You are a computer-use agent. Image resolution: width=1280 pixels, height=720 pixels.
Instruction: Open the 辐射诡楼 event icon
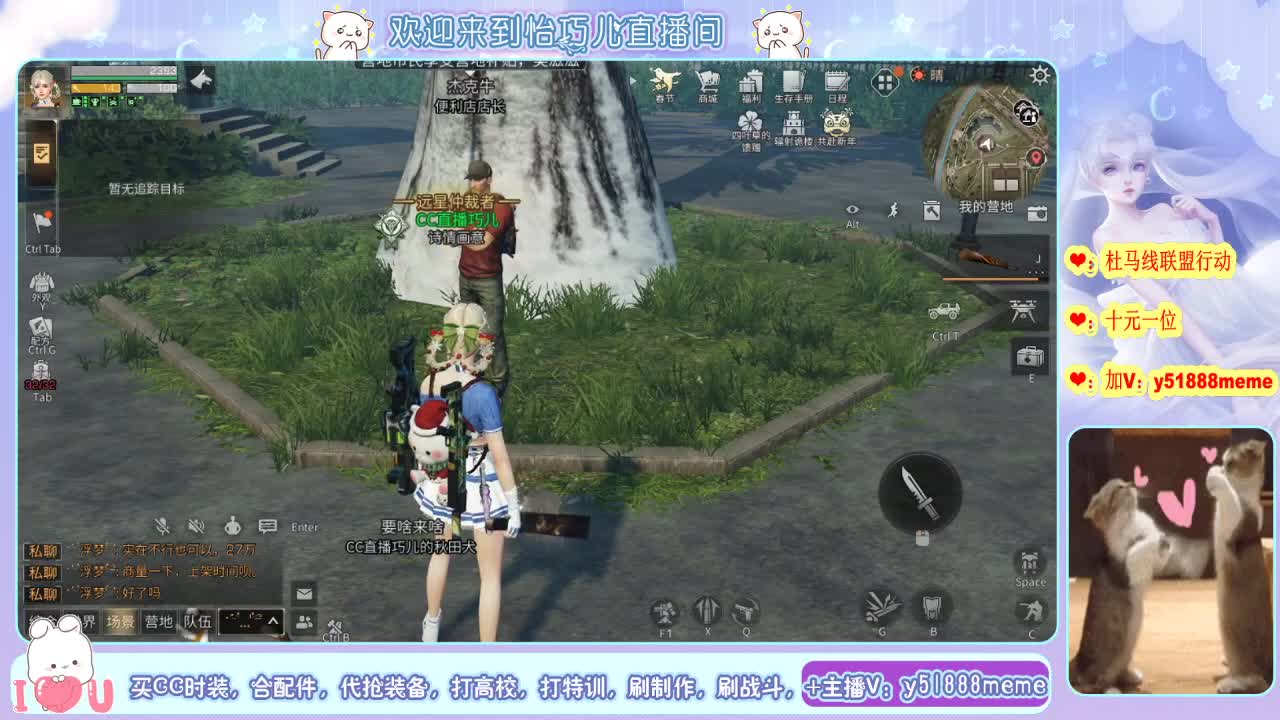click(x=794, y=122)
